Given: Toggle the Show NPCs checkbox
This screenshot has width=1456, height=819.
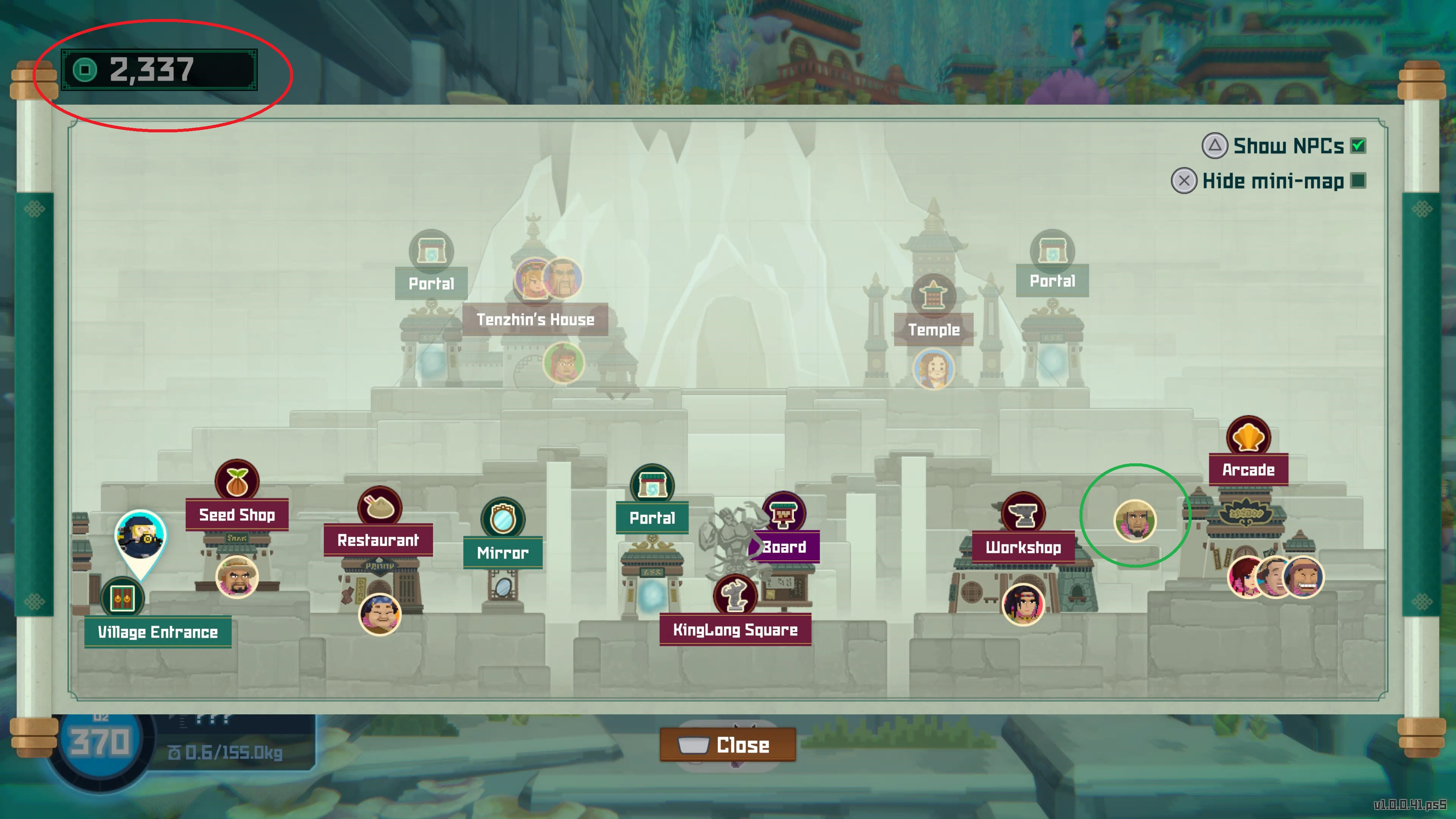Looking at the screenshot, I should click(1358, 146).
